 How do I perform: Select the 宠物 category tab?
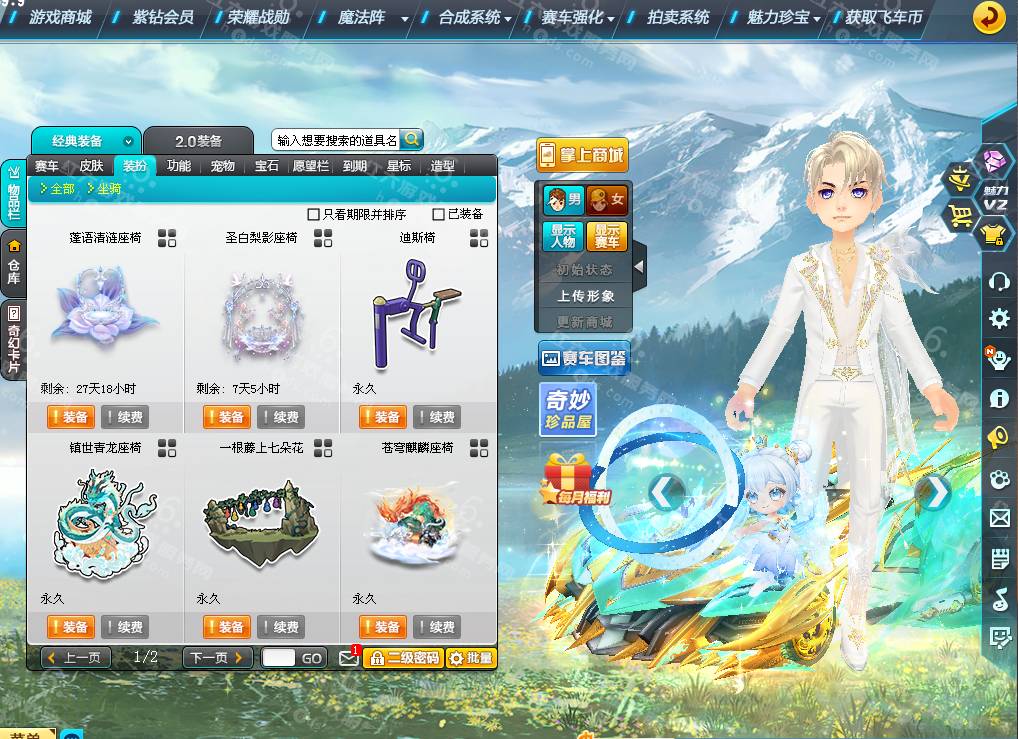222,166
